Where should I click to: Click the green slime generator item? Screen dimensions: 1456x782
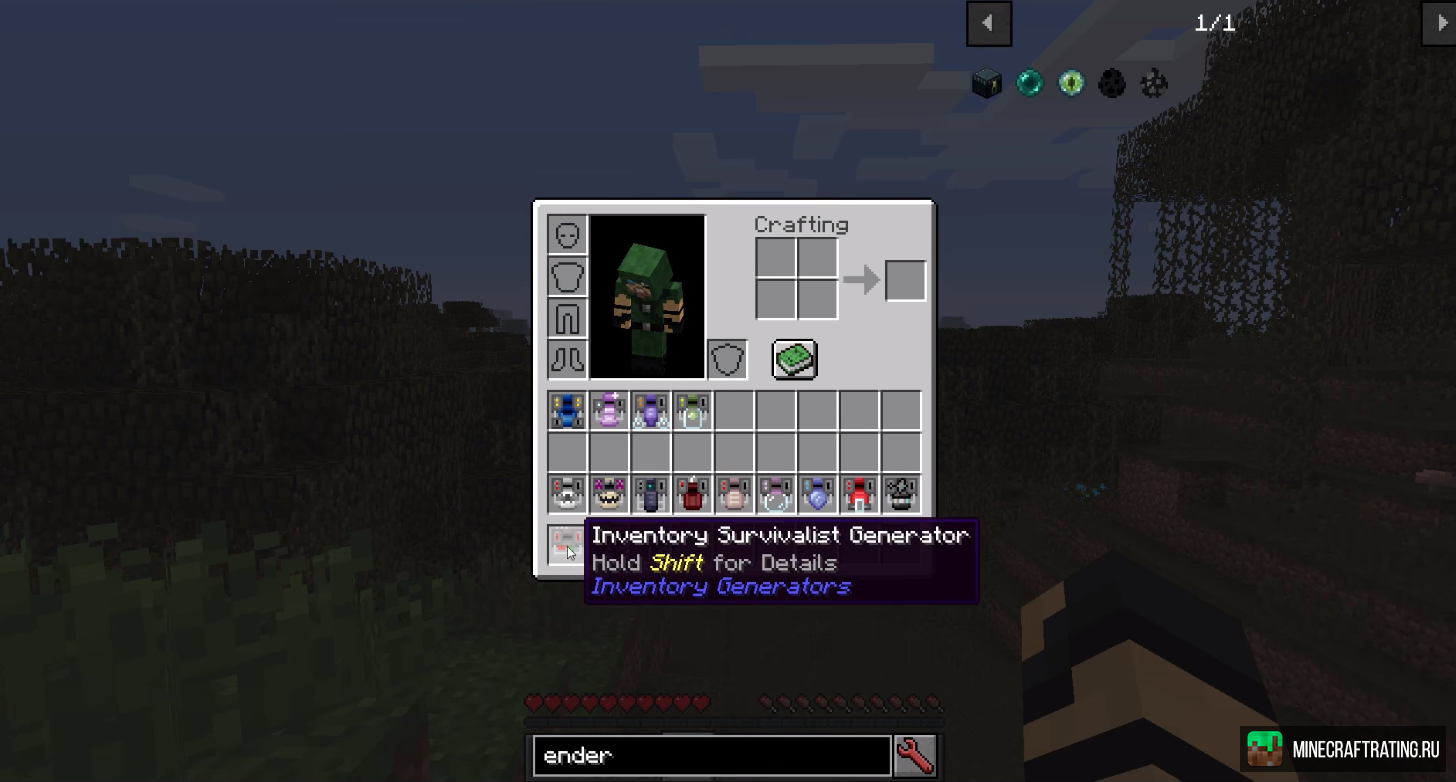(693, 409)
